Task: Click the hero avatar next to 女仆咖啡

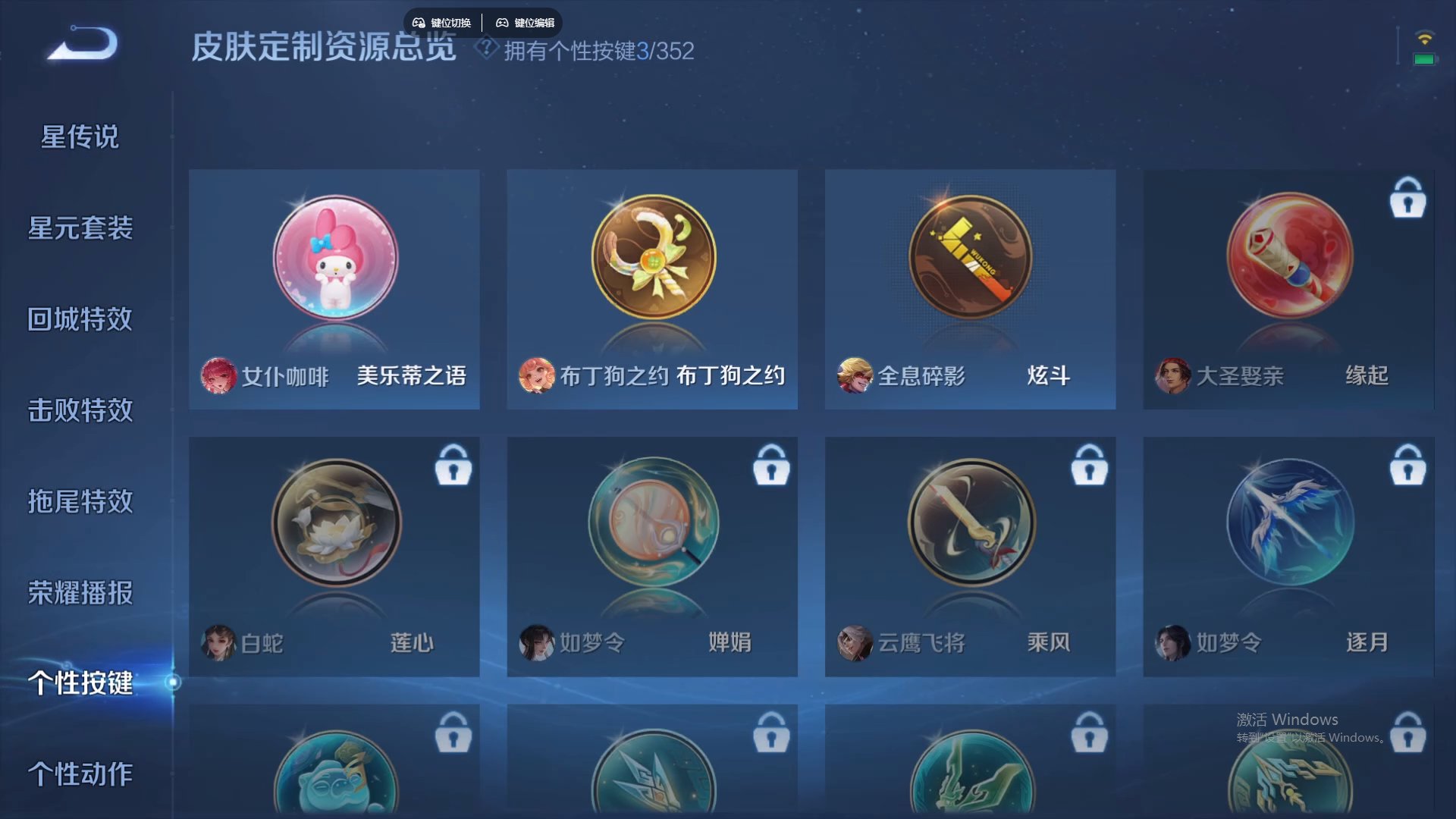Action: point(218,378)
